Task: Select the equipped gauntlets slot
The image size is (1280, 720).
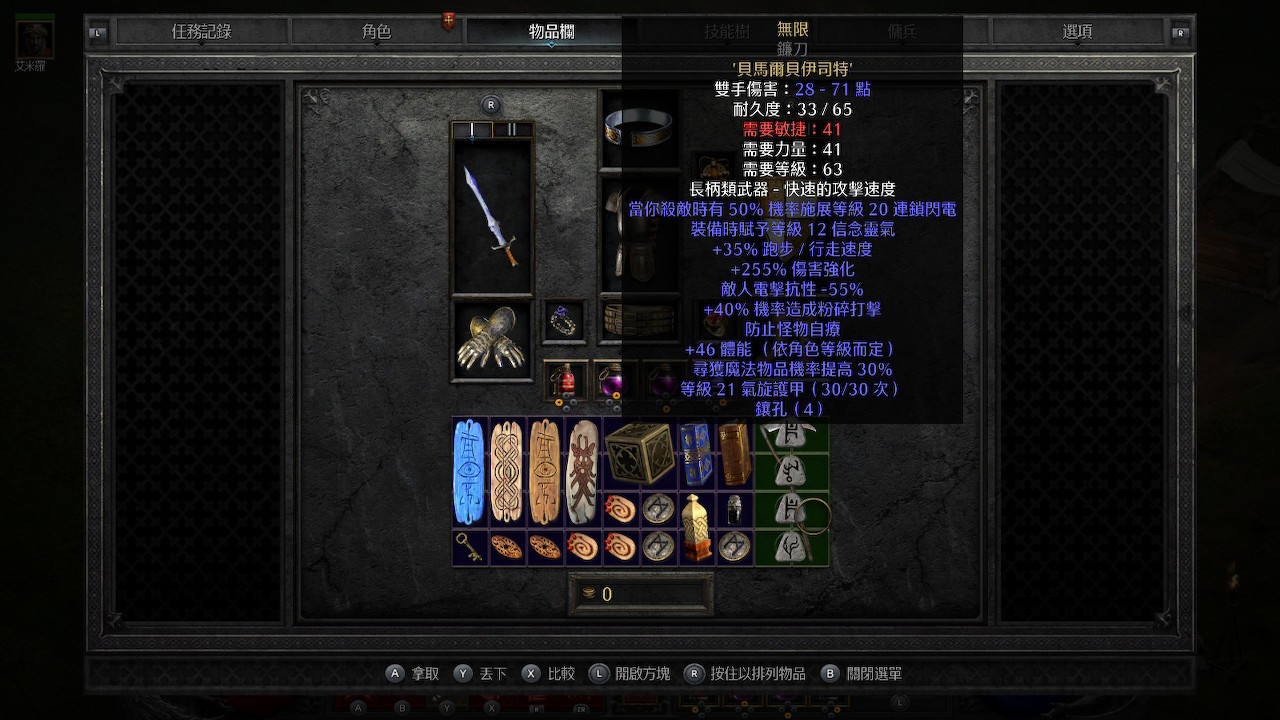Action: click(492, 340)
